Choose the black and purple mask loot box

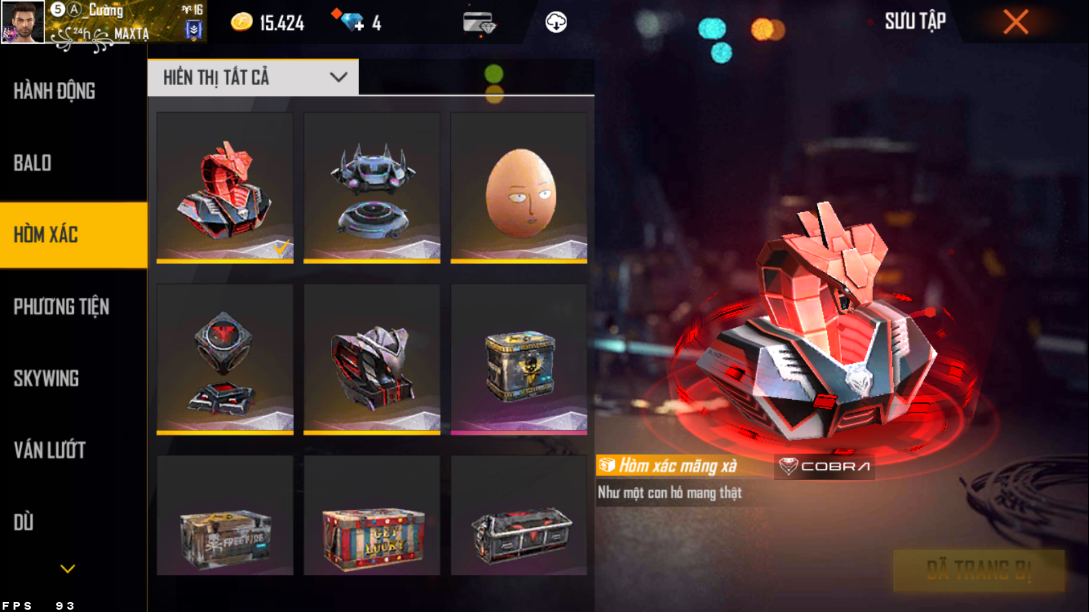coord(372,359)
